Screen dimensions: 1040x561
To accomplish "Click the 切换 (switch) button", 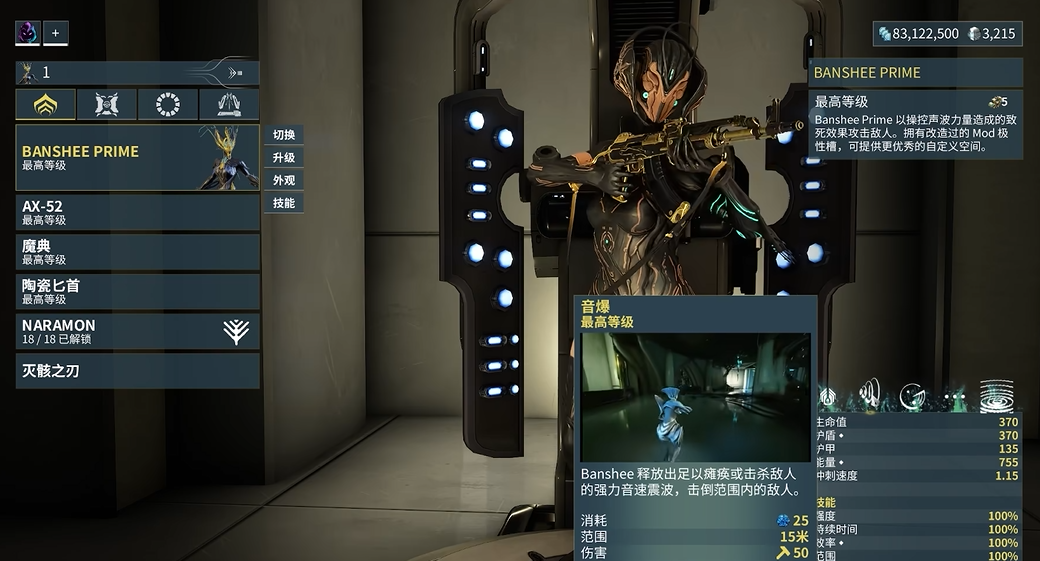I will tap(284, 135).
